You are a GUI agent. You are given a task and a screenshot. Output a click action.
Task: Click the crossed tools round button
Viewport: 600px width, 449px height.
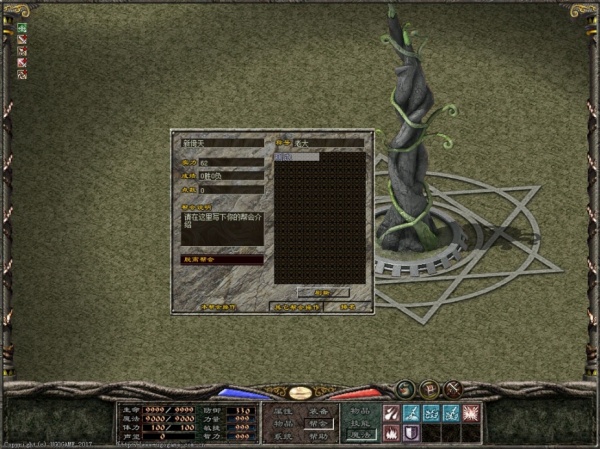(452, 388)
